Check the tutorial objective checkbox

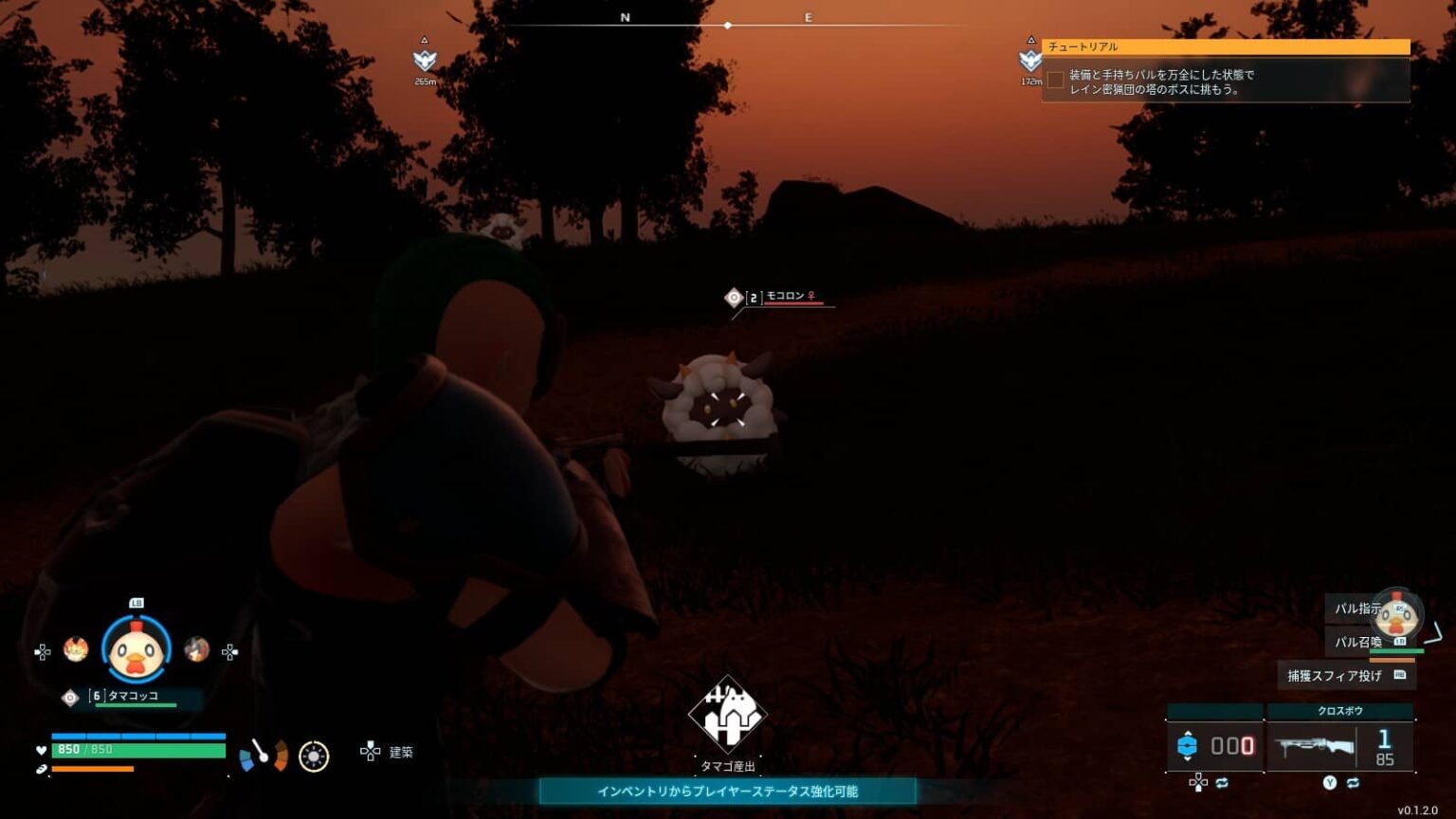pos(1055,81)
